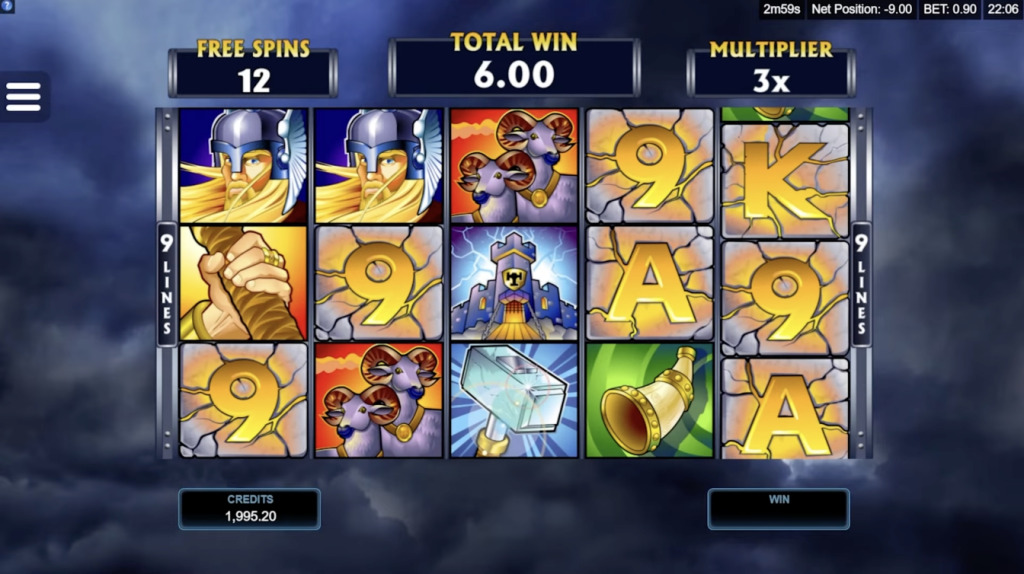
Task: Click the blue question mark help icon
Action: pos(7,7)
